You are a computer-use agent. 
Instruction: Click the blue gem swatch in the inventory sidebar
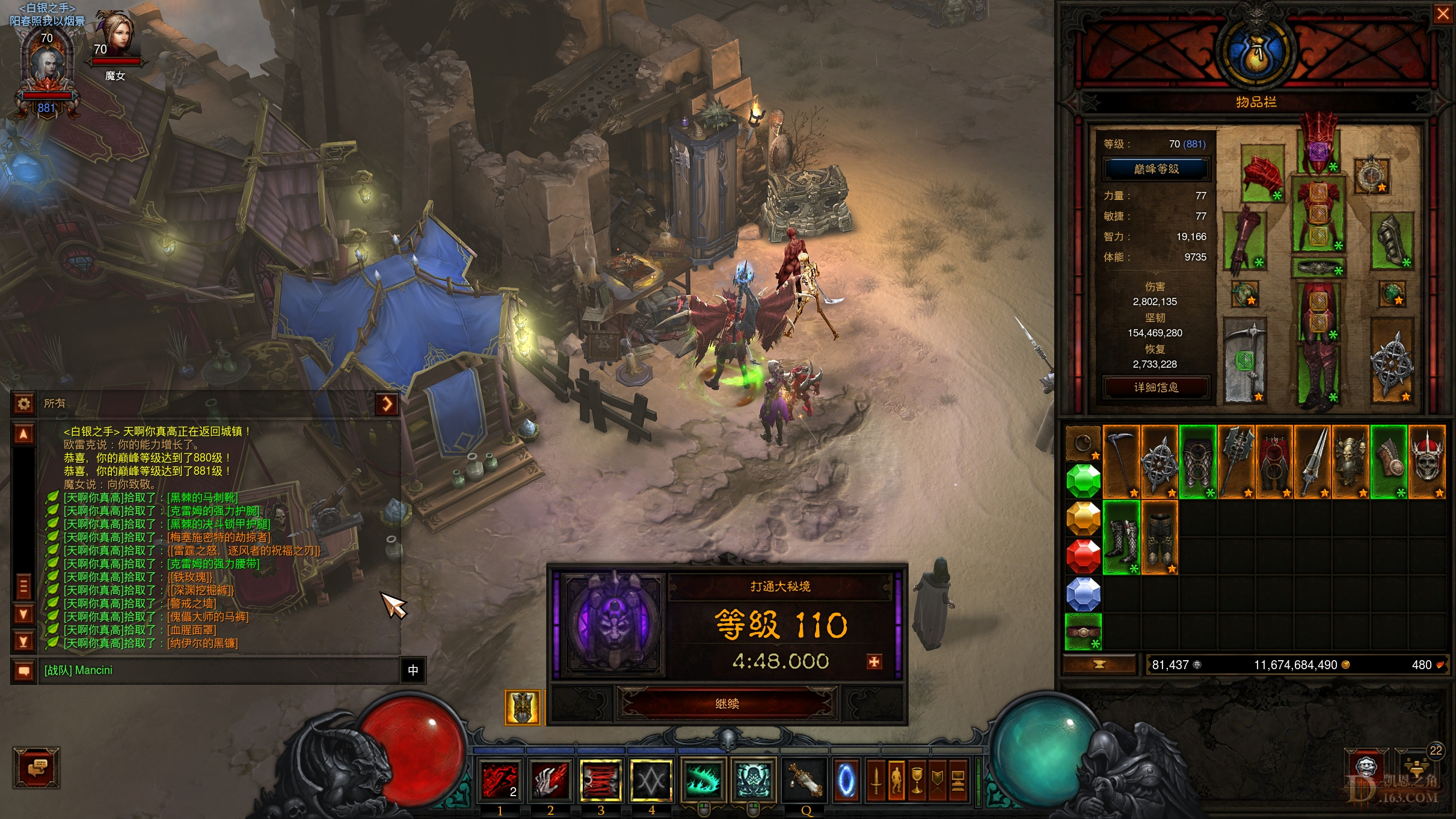1084,594
